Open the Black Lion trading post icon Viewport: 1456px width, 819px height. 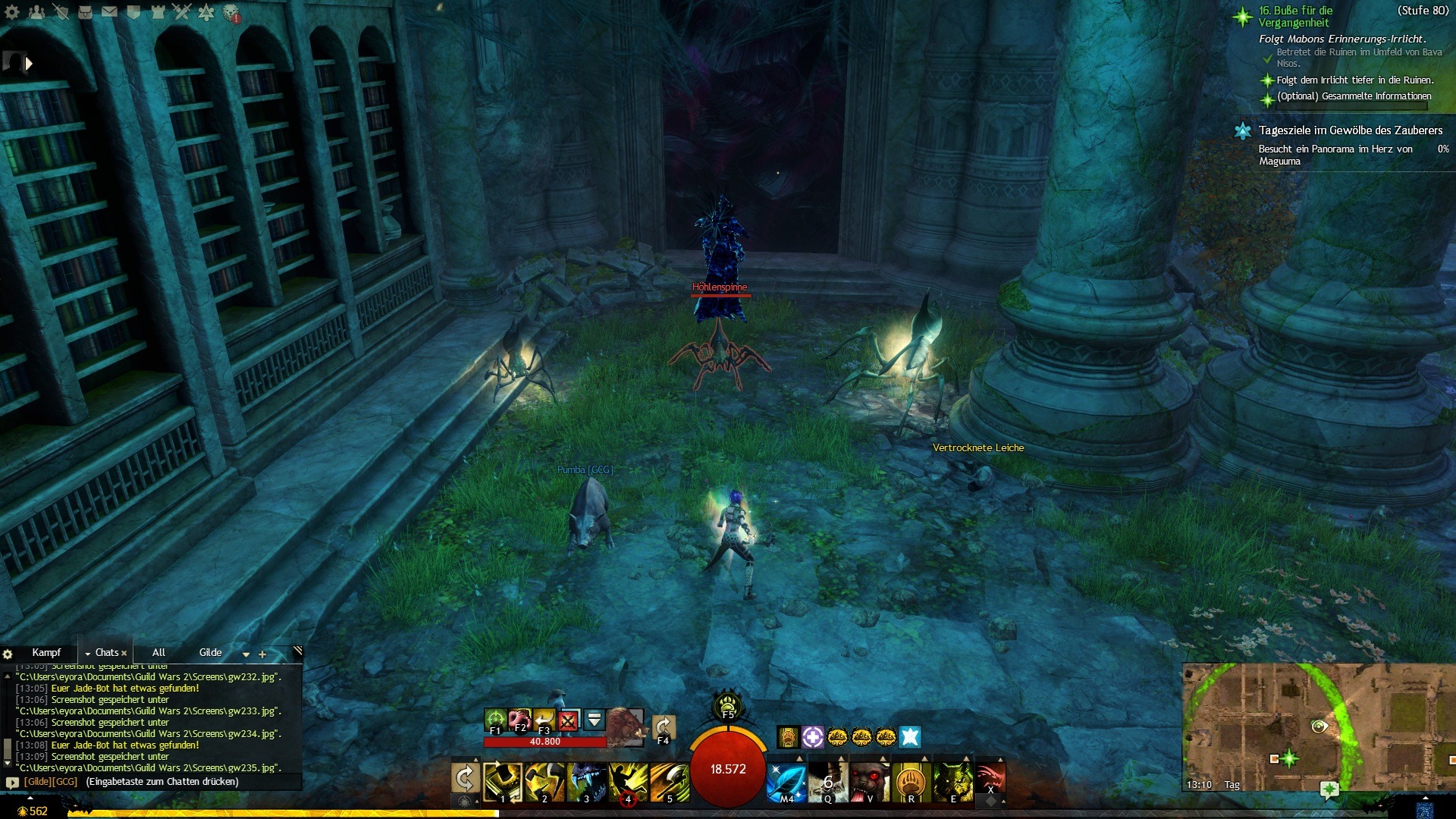231,13
